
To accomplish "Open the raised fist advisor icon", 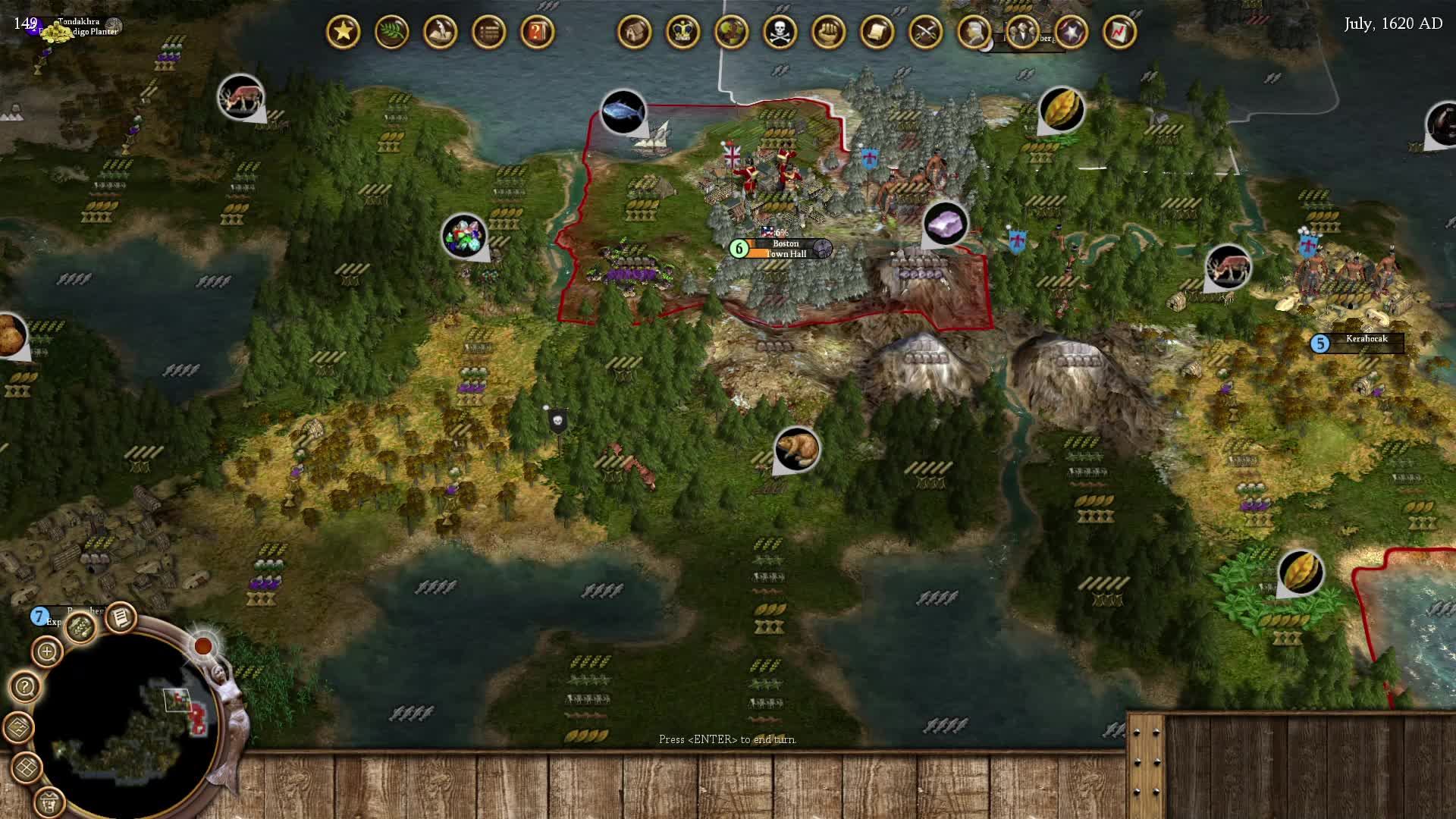I will pyautogui.click(x=828, y=32).
